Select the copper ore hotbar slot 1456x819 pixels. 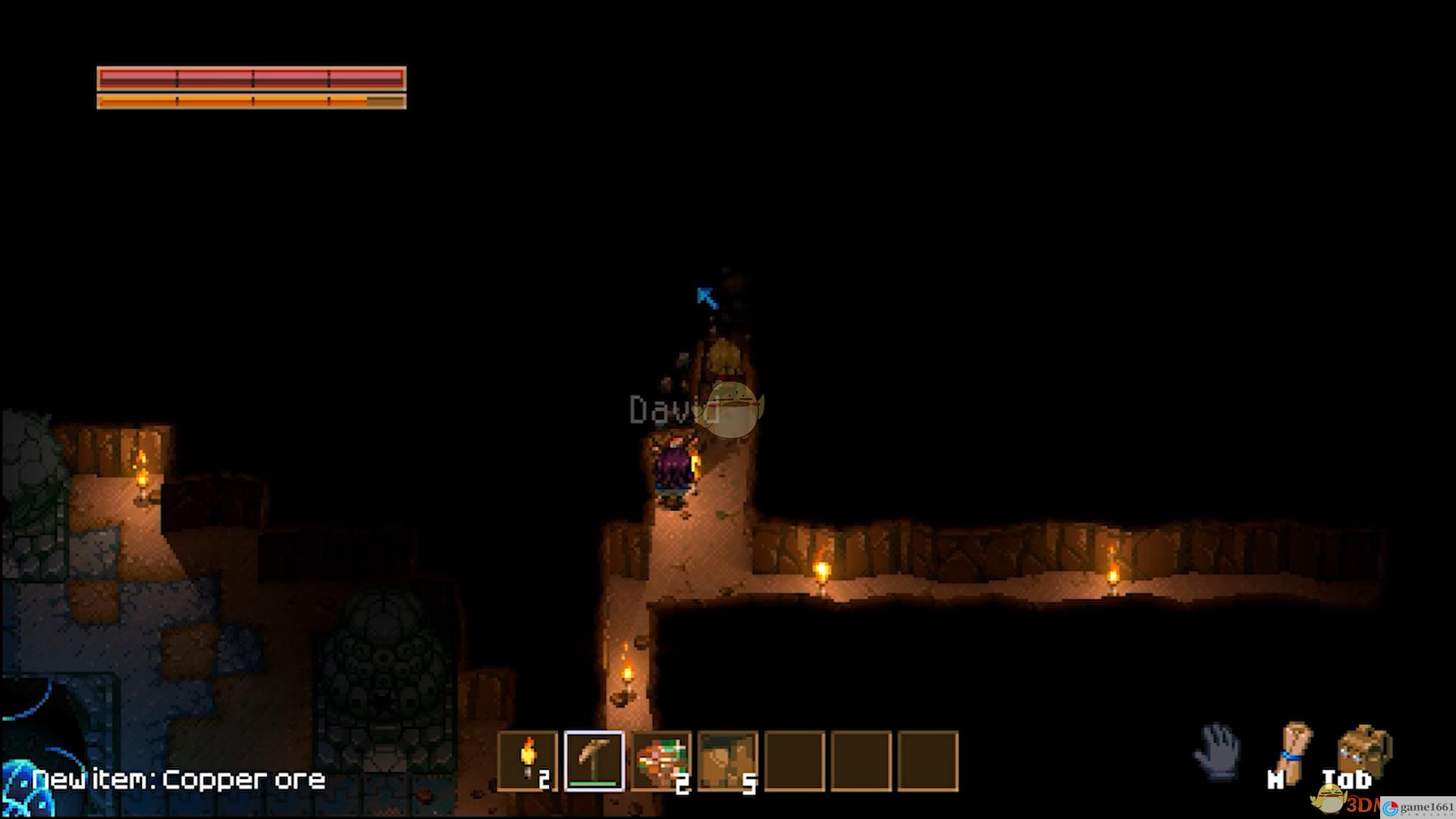tap(661, 761)
